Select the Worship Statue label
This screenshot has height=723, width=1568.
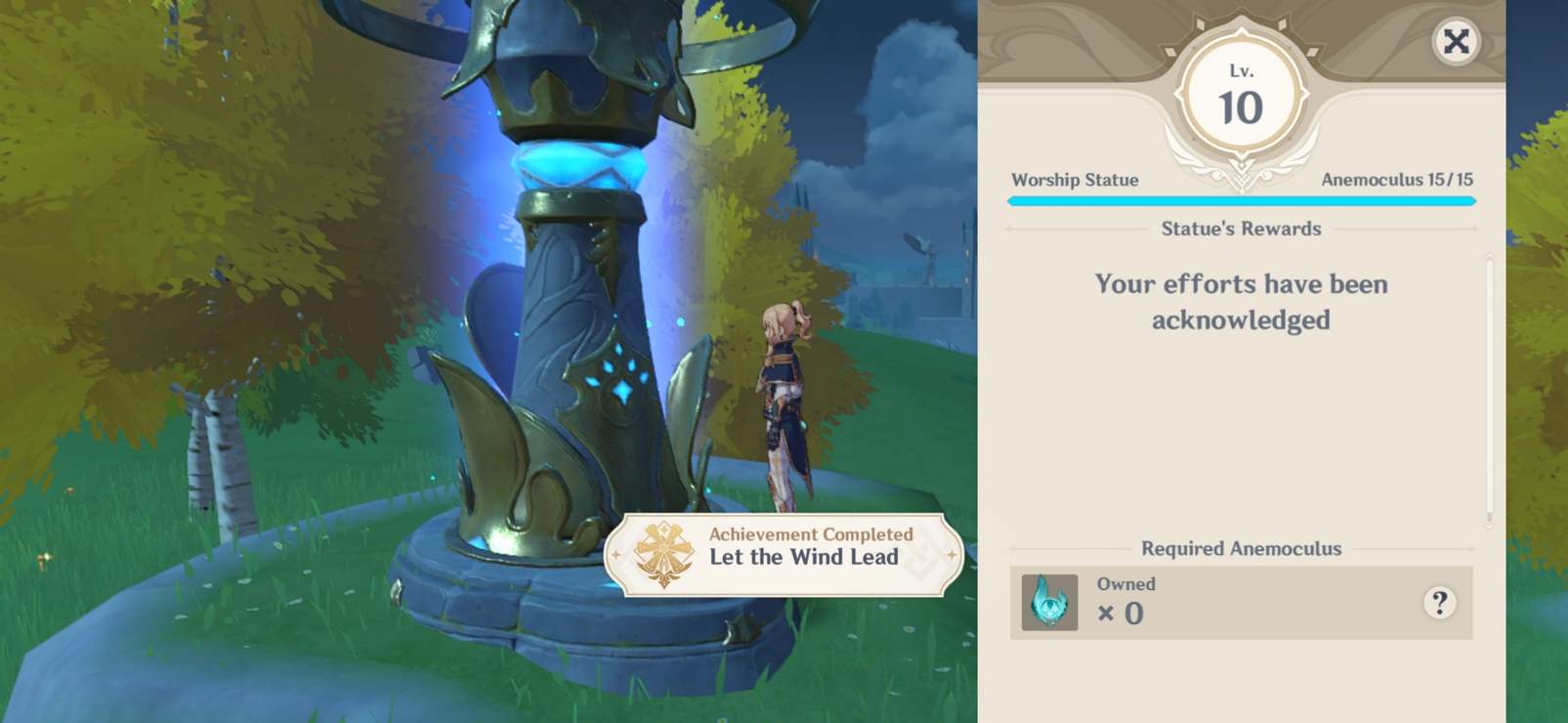coord(1075,180)
